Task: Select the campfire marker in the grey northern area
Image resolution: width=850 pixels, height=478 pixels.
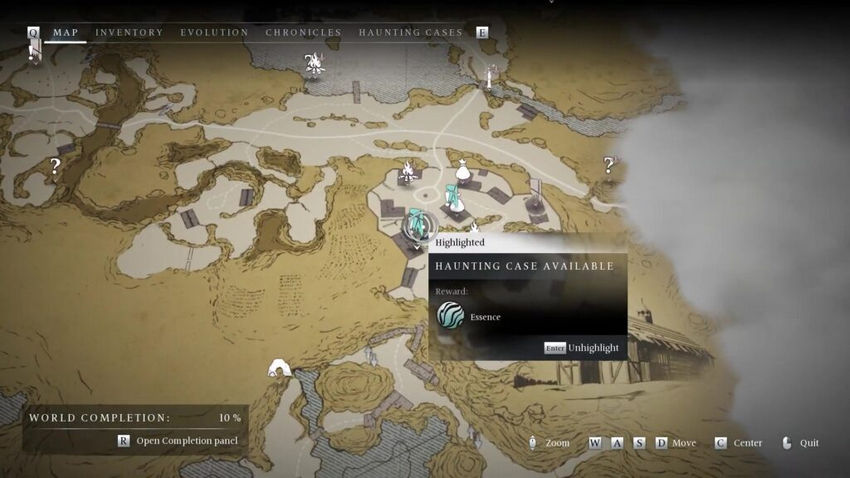Action: point(314,64)
